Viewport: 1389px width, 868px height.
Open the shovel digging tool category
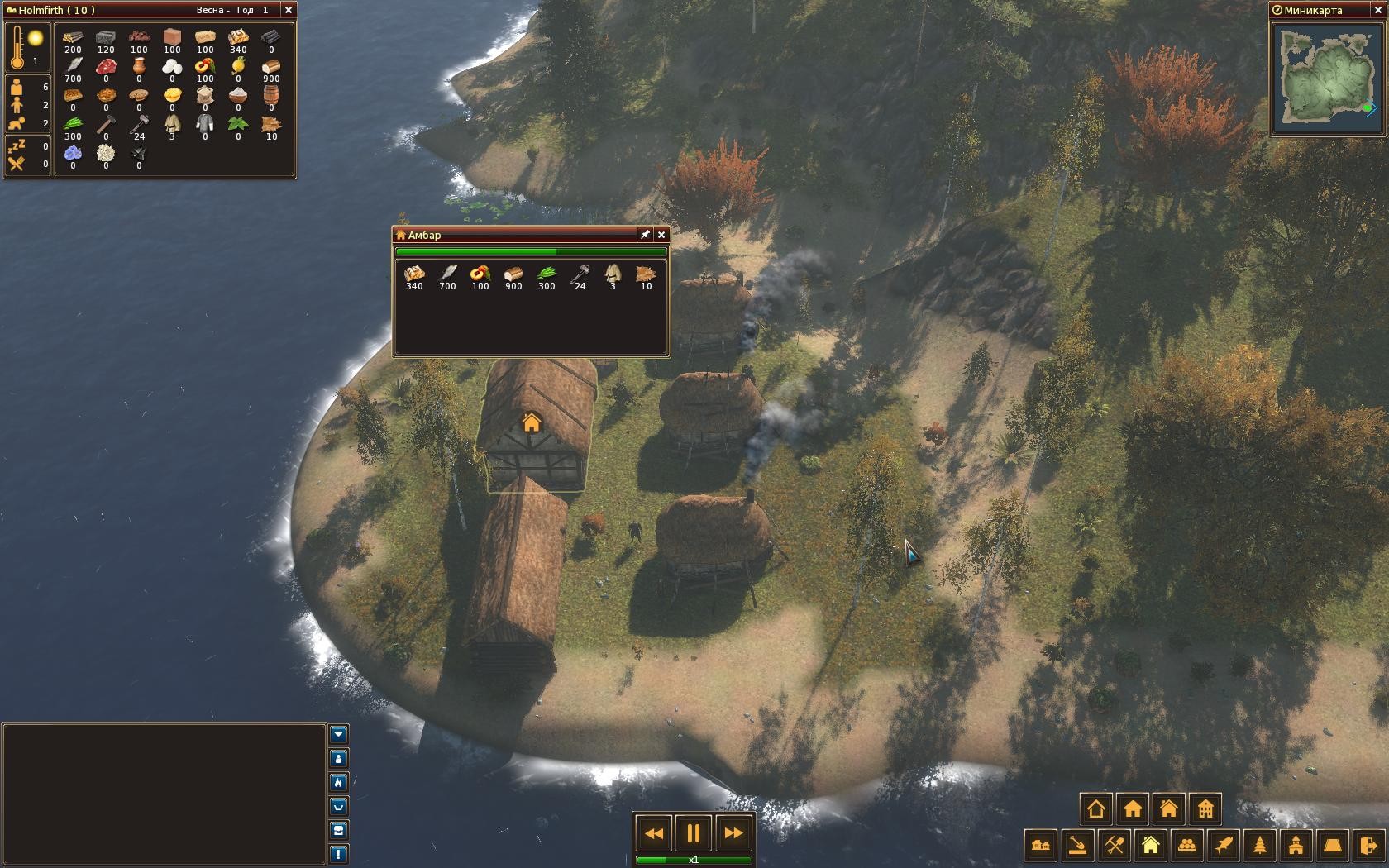pos(1078,846)
